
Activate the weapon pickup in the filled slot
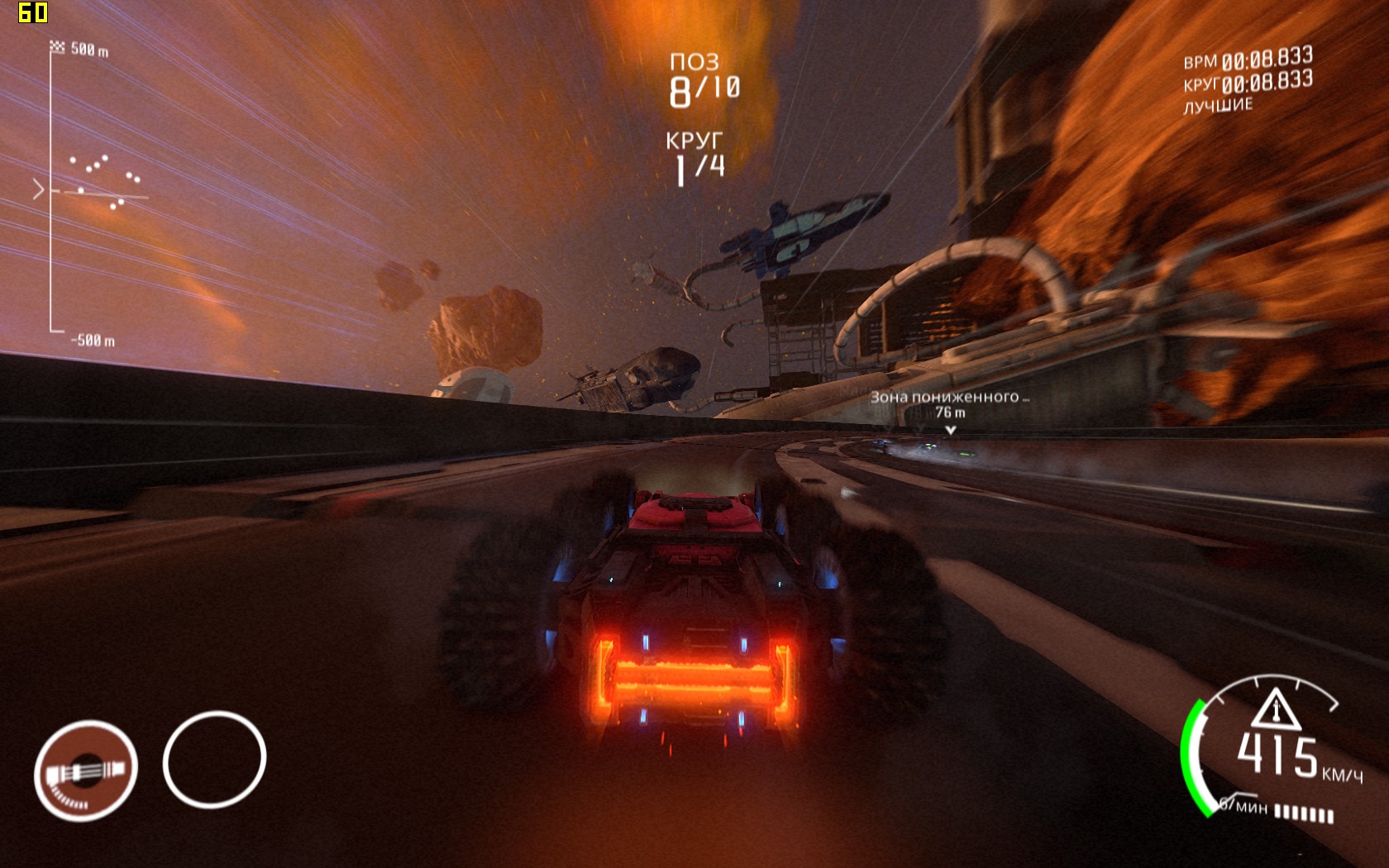[85, 770]
